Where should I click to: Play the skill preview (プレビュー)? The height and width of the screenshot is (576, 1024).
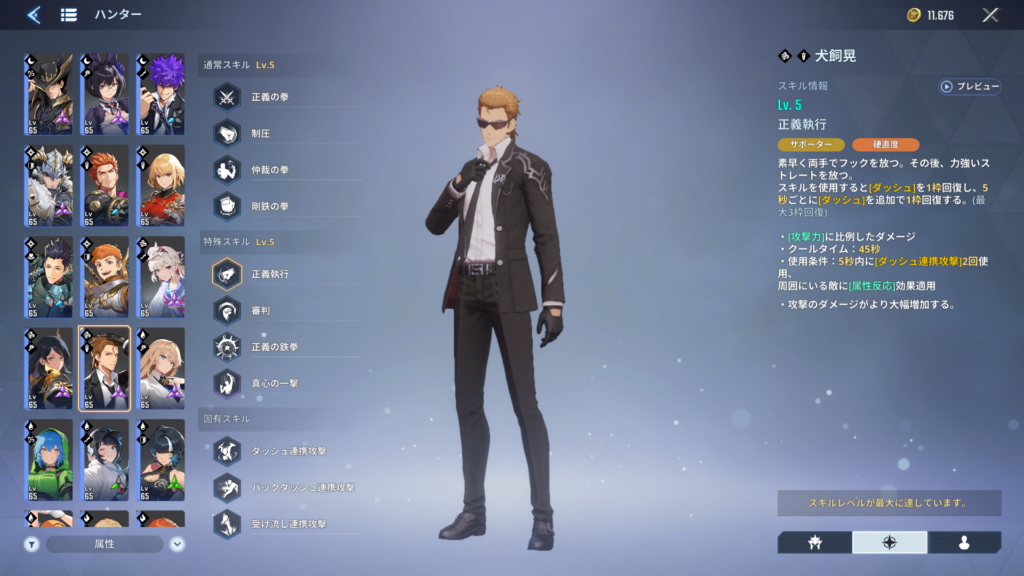[x=970, y=87]
